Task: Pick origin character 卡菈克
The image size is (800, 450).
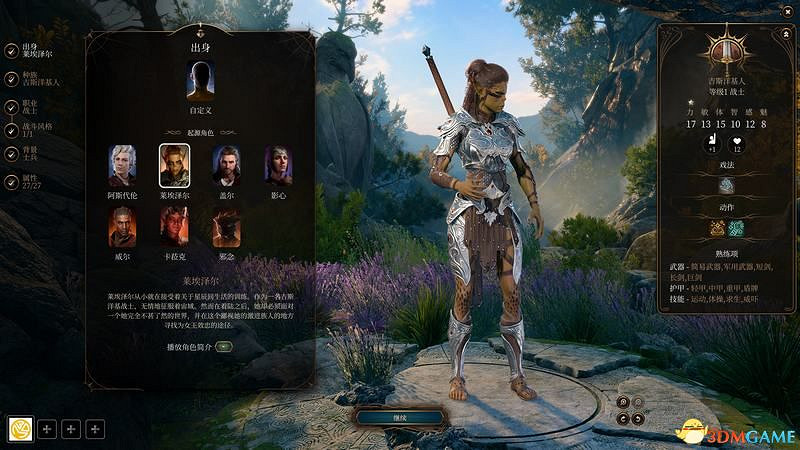Action: click(175, 226)
